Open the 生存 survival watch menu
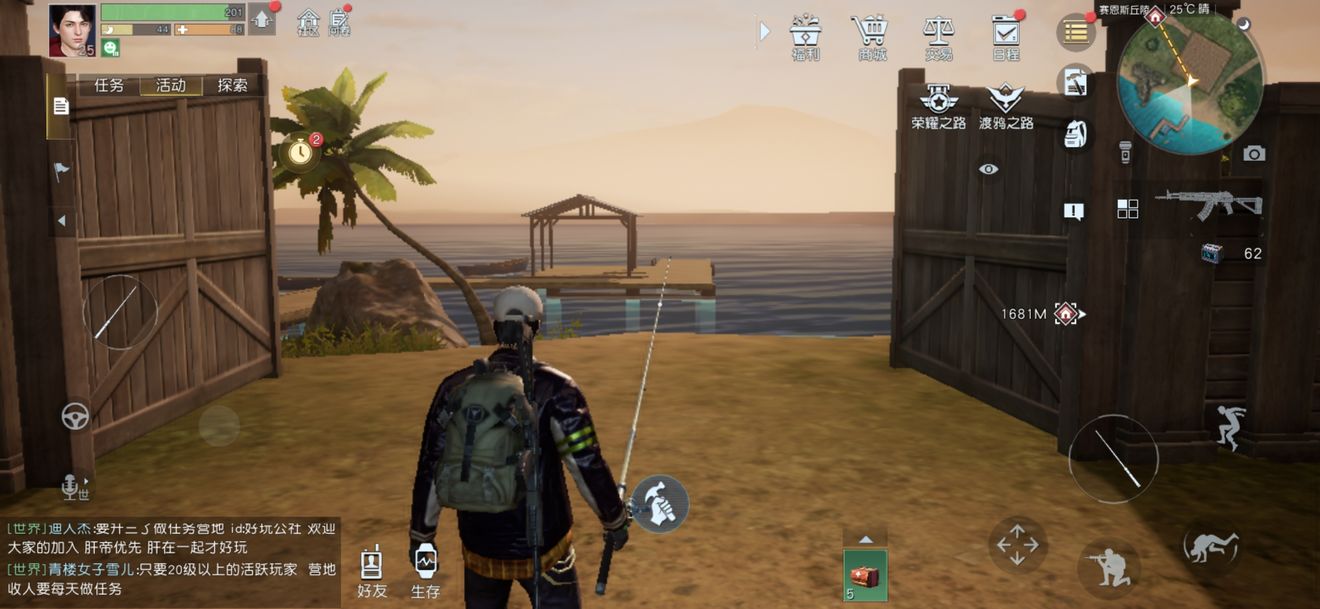The height and width of the screenshot is (609, 1320). coord(425,572)
